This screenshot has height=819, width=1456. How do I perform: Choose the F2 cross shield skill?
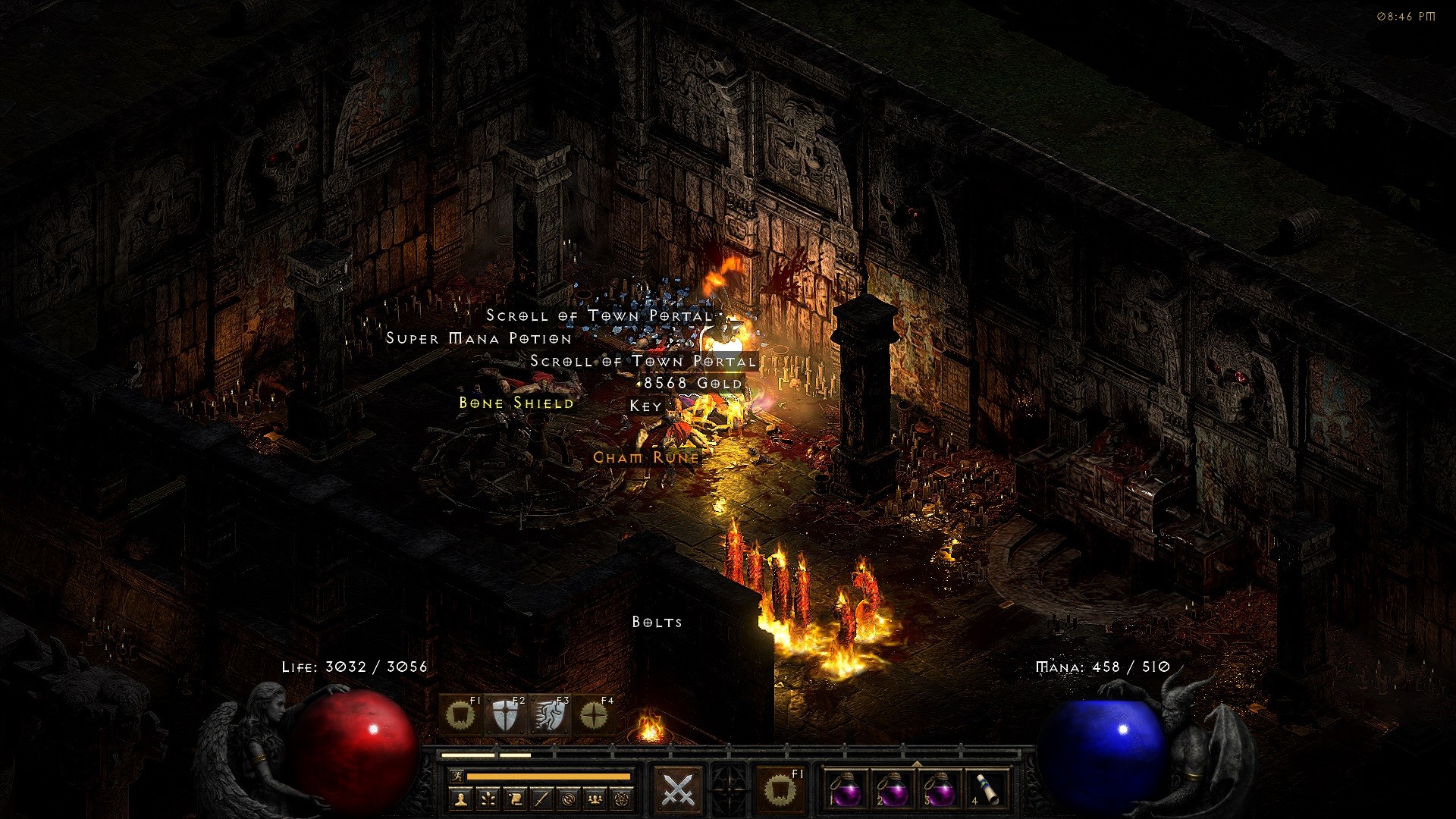504,715
